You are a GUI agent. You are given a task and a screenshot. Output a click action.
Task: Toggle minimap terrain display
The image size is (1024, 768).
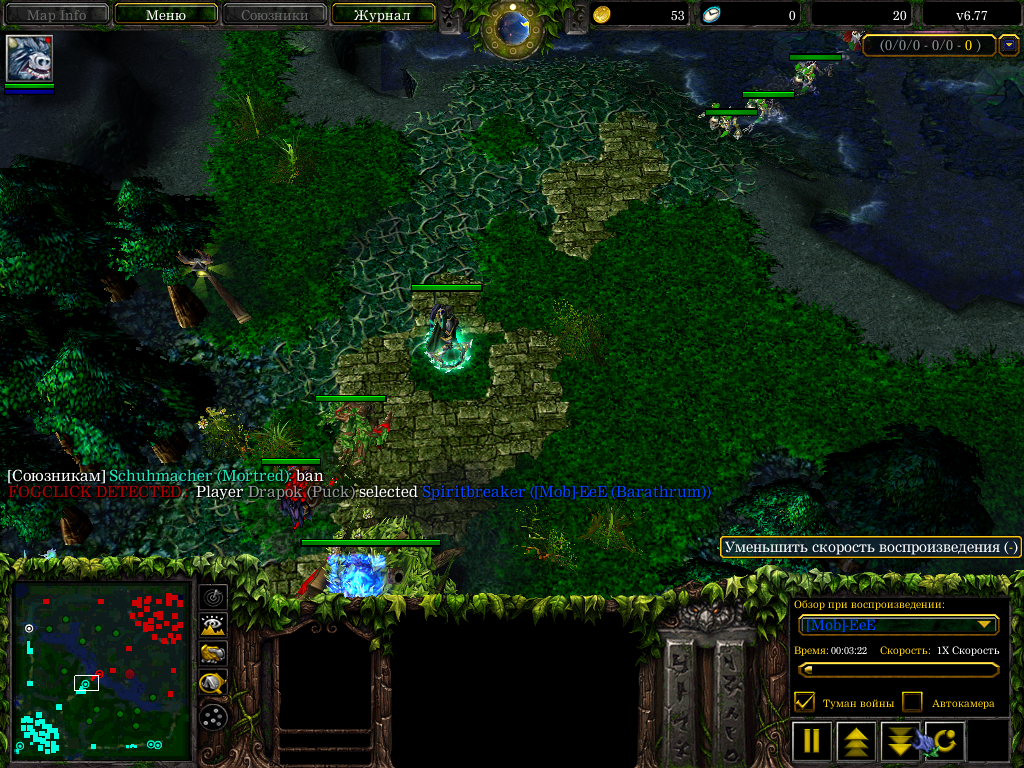point(213,626)
